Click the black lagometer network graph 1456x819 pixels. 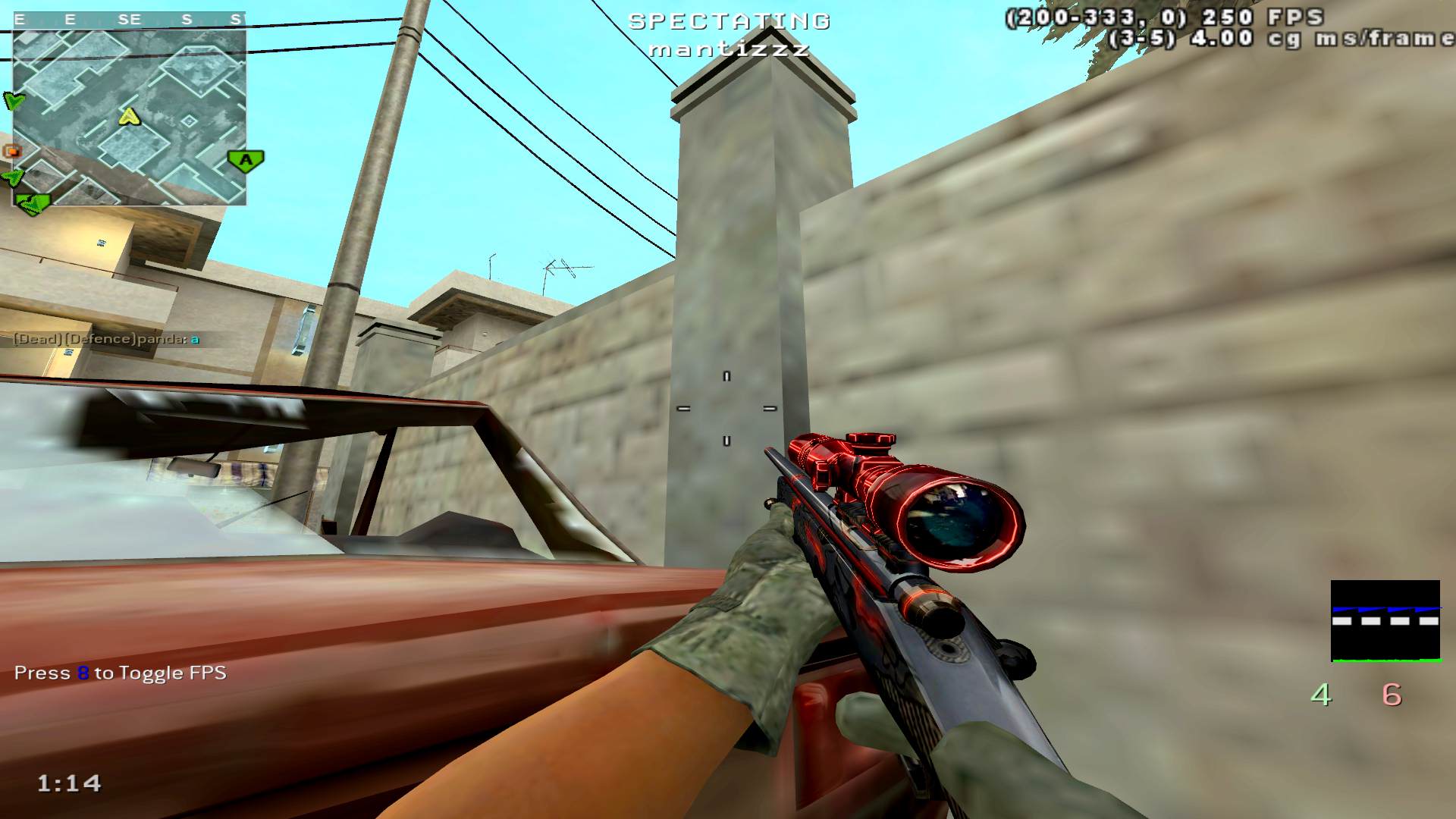[x=1385, y=621]
